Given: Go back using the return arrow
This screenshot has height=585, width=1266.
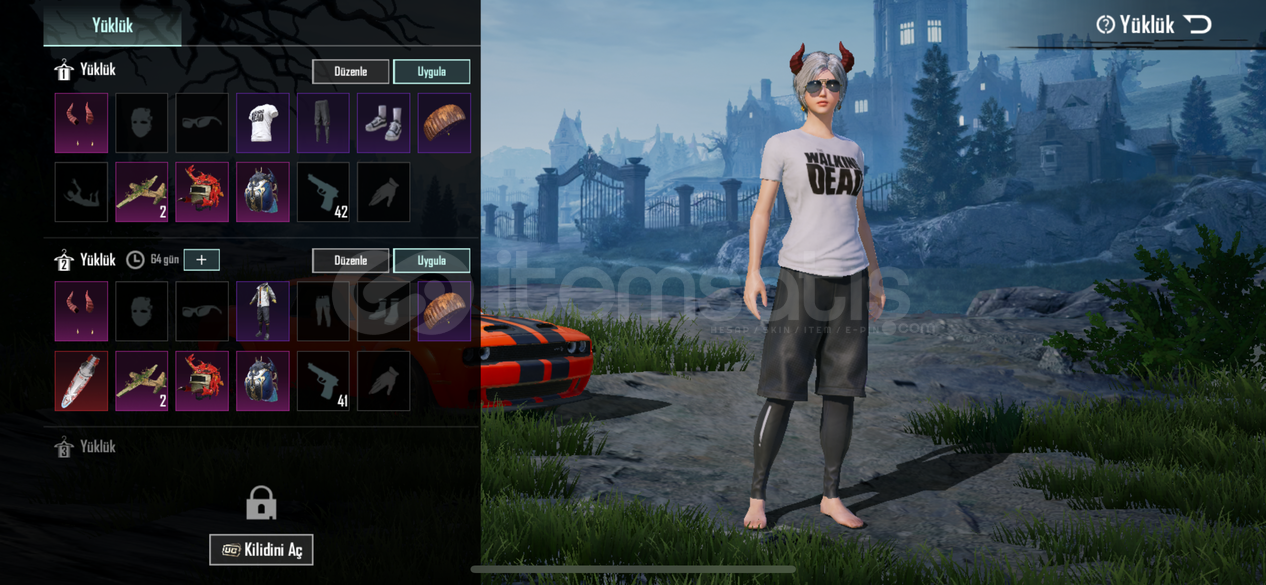Looking at the screenshot, I should tap(1197, 24).
